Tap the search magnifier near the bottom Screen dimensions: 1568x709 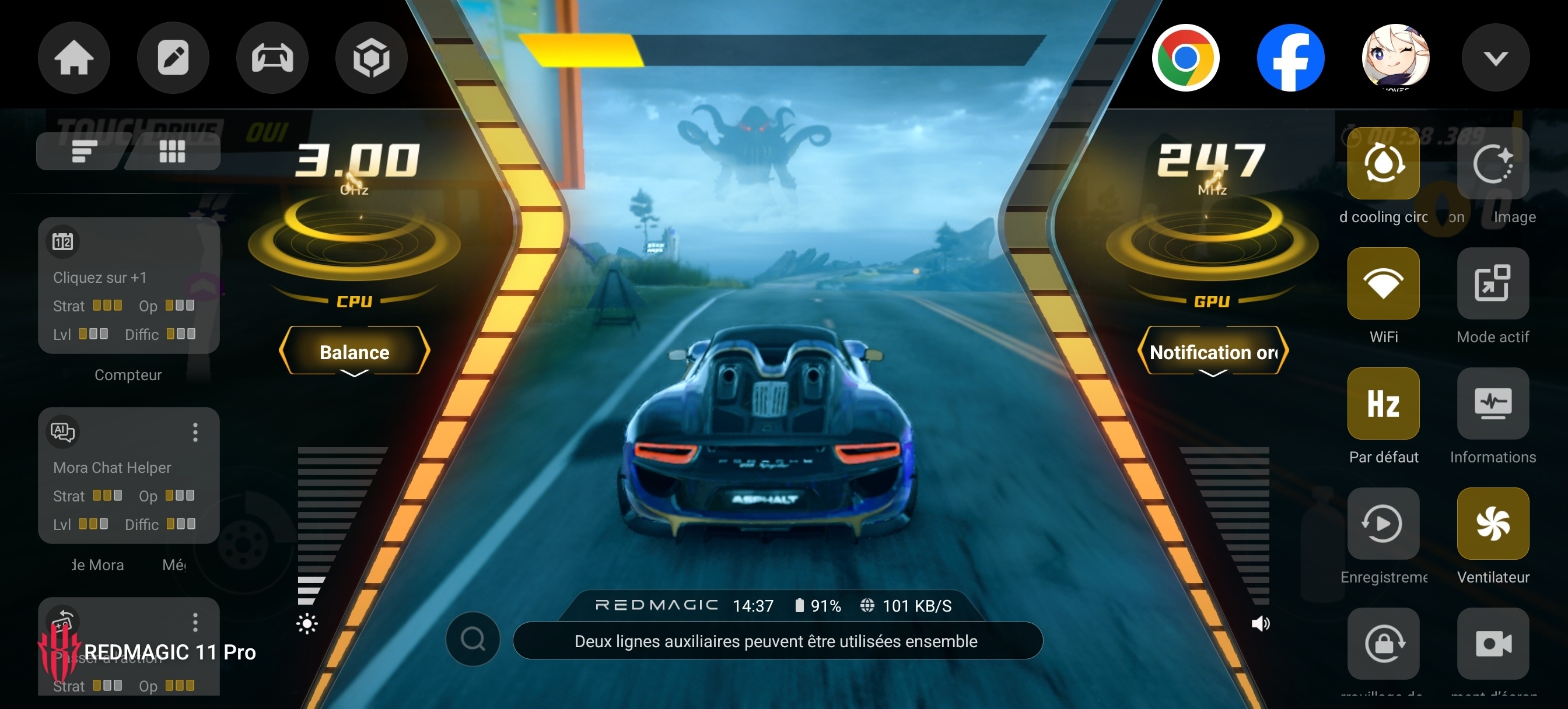(x=472, y=640)
